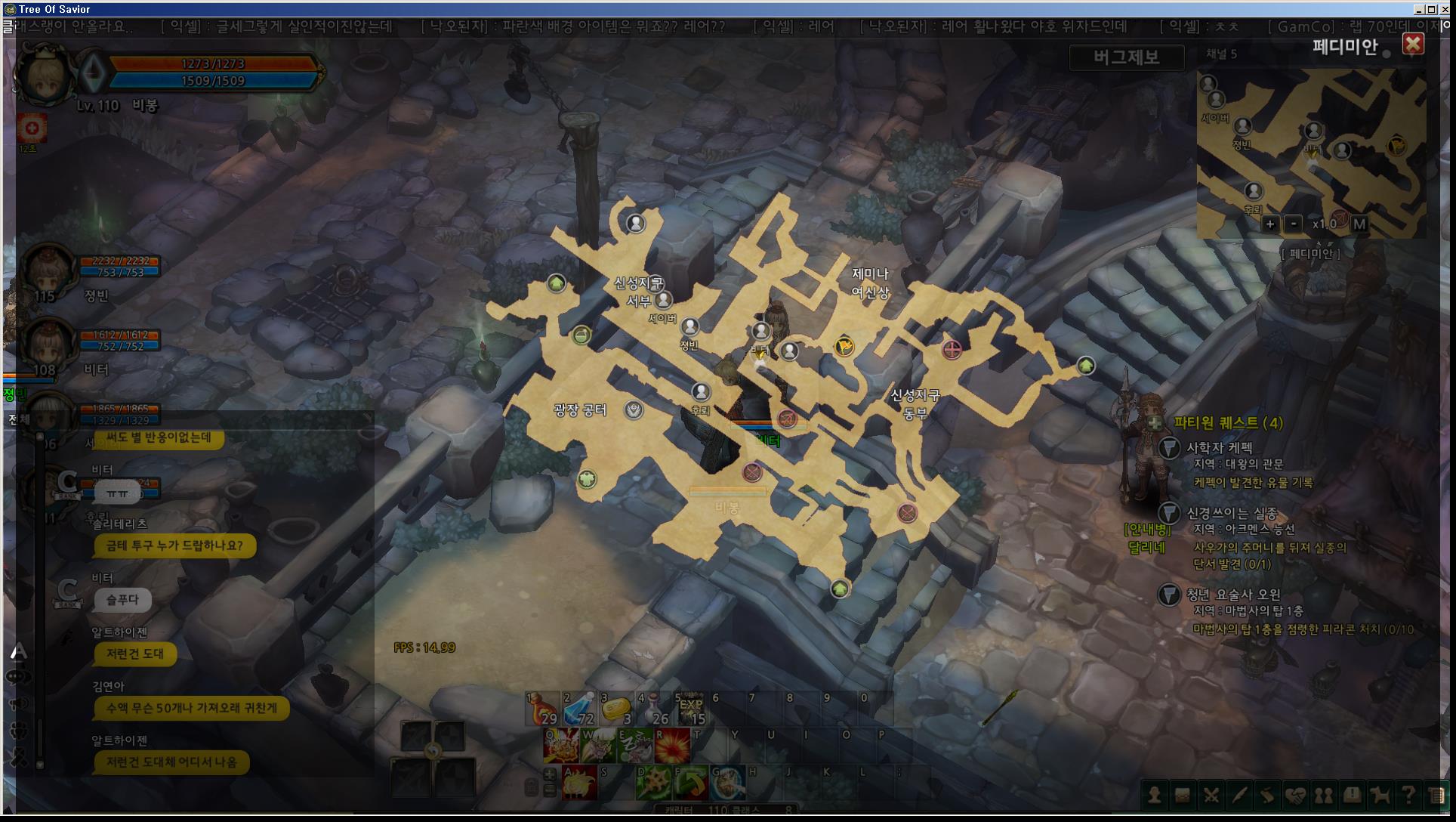Use the blue potion in slot 2
The height and width of the screenshot is (822, 1456).
579,709
